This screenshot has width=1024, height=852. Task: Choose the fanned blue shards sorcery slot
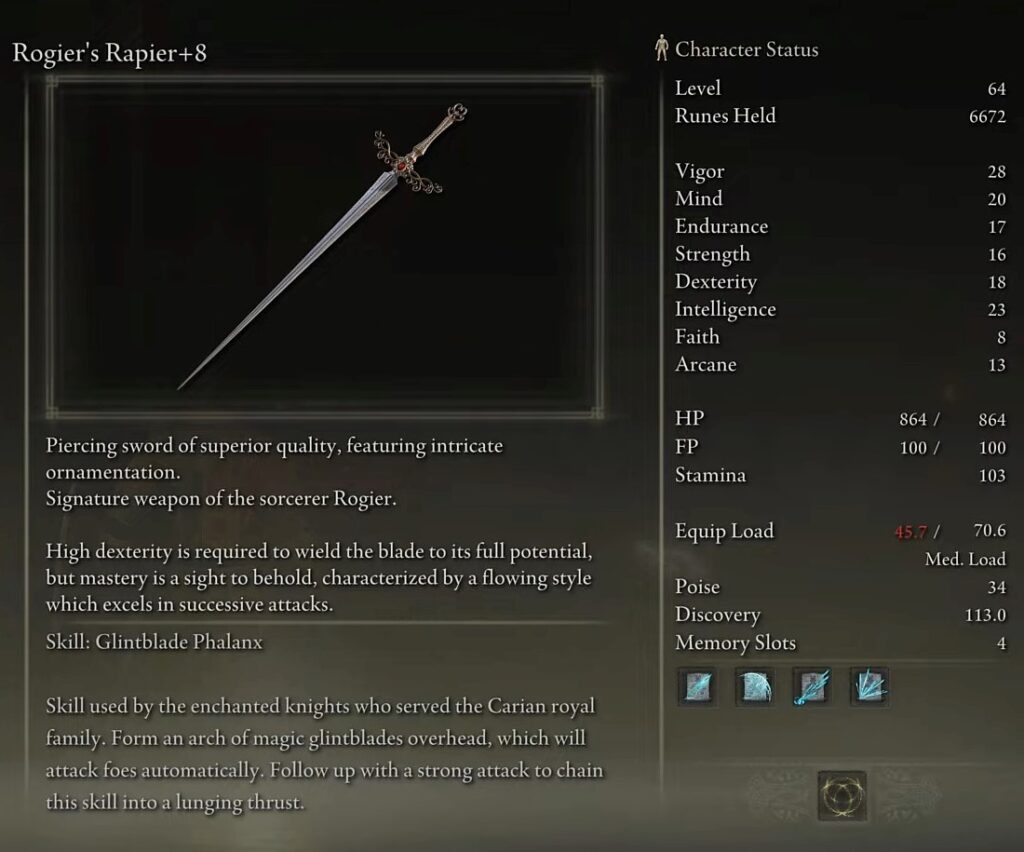click(869, 688)
